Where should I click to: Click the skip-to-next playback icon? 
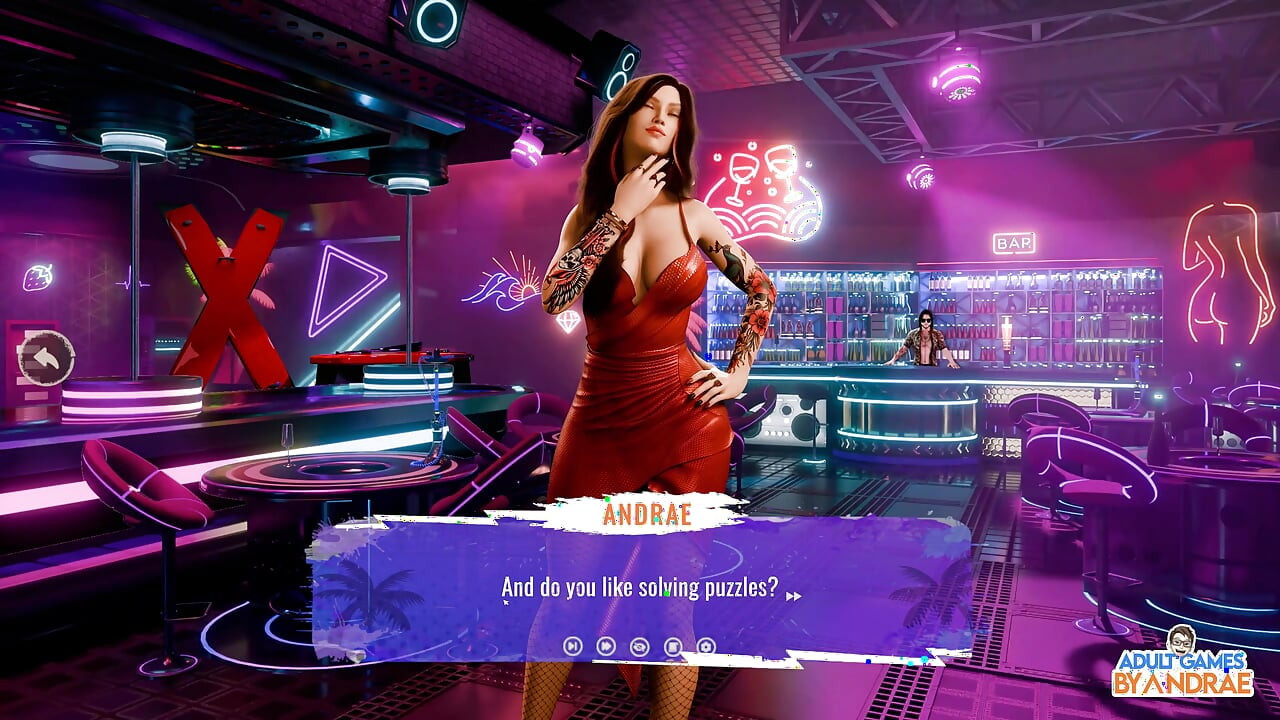coord(573,645)
